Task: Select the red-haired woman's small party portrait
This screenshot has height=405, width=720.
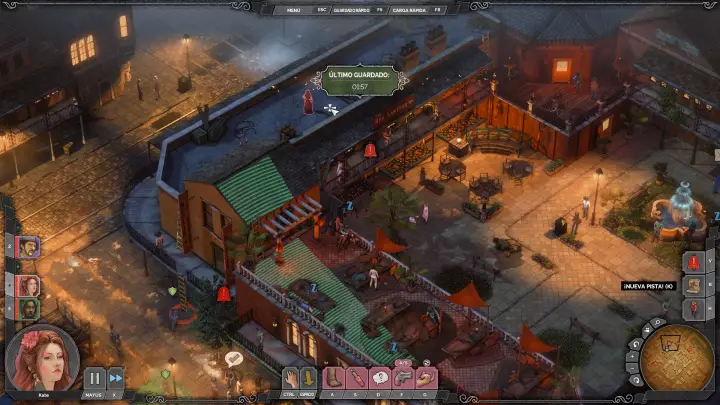Action: [x=28, y=285]
